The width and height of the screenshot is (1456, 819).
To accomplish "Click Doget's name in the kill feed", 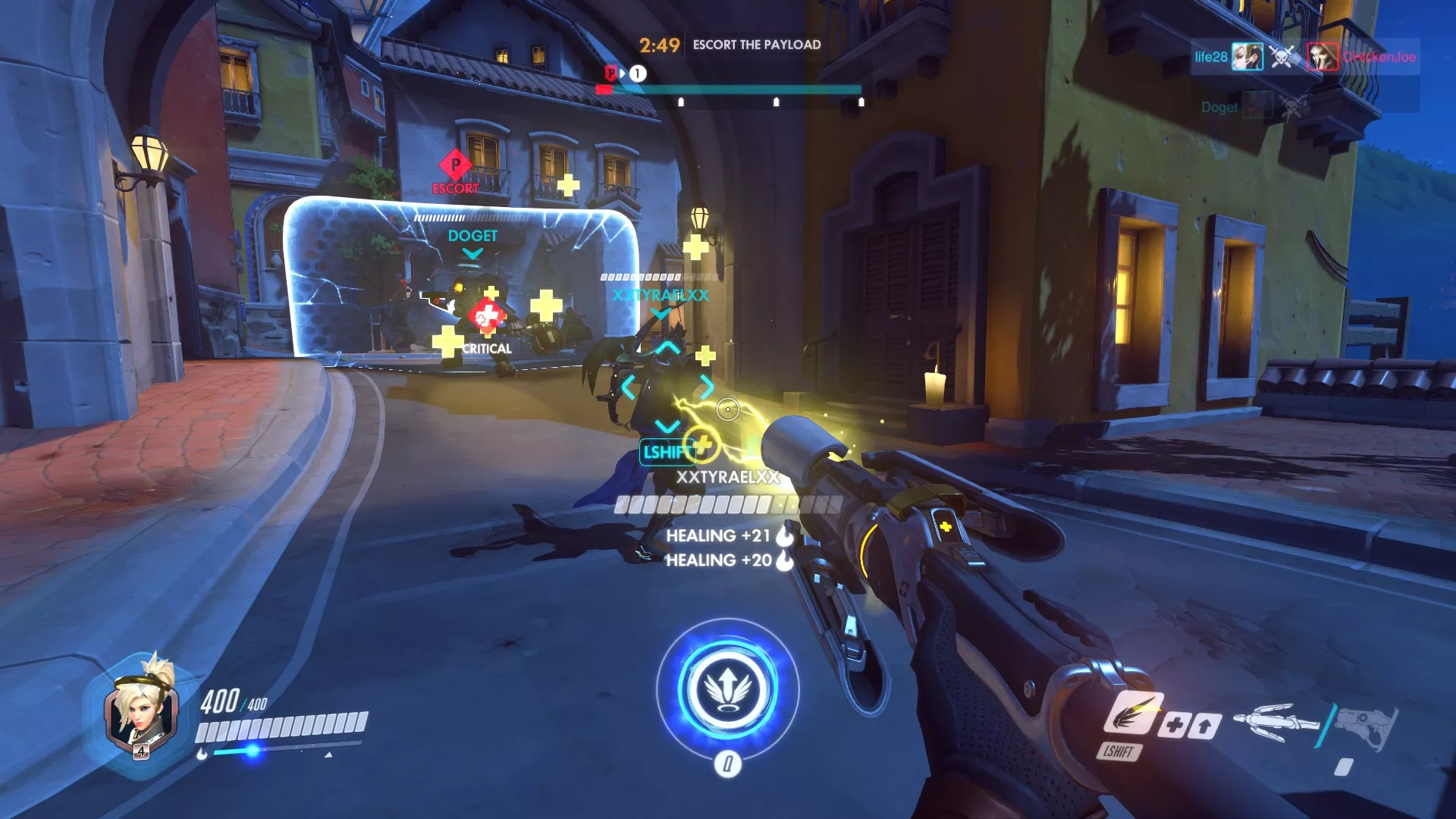I will (x=1221, y=107).
